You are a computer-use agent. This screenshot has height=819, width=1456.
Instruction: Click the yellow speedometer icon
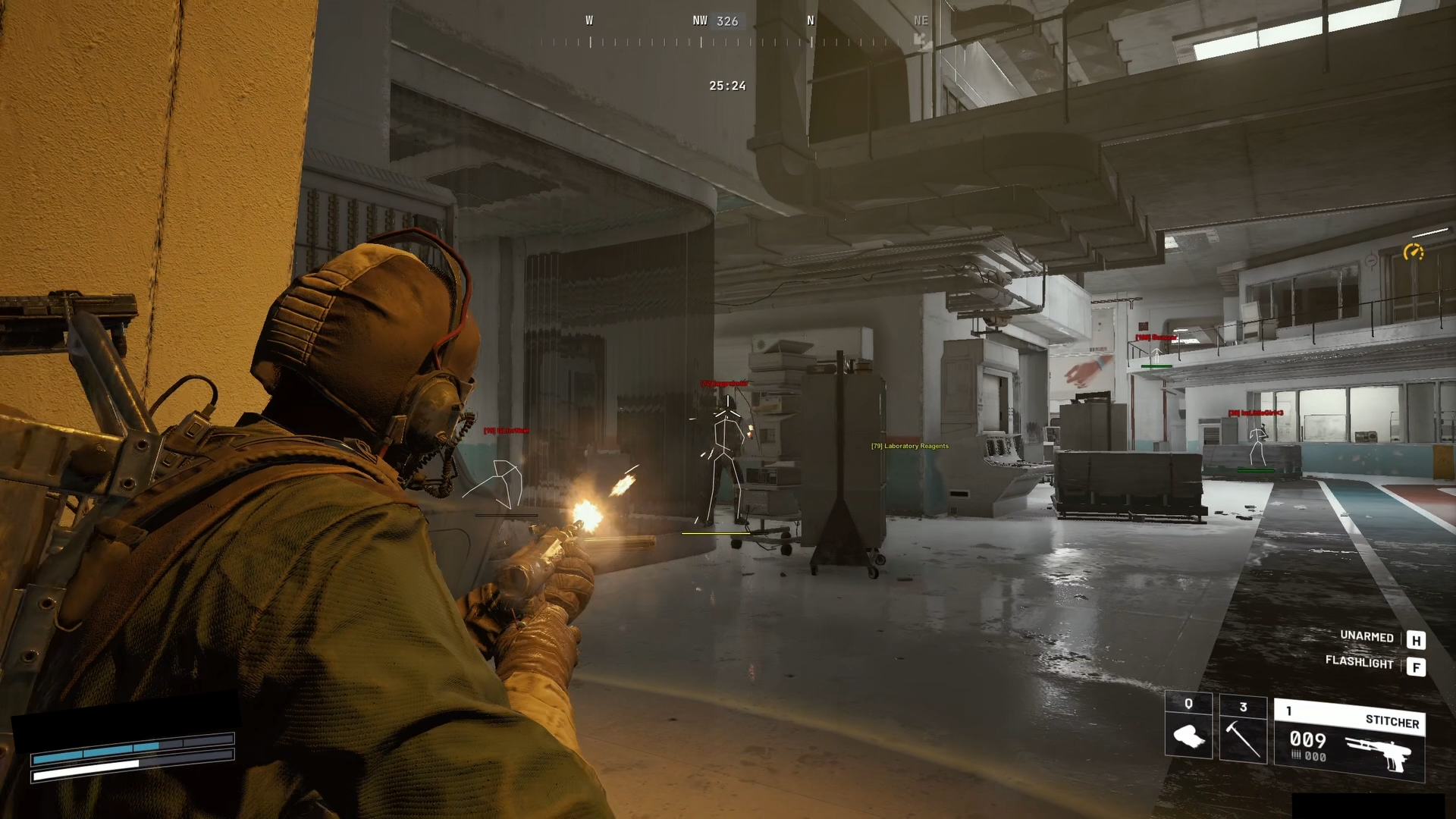pos(1413,252)
